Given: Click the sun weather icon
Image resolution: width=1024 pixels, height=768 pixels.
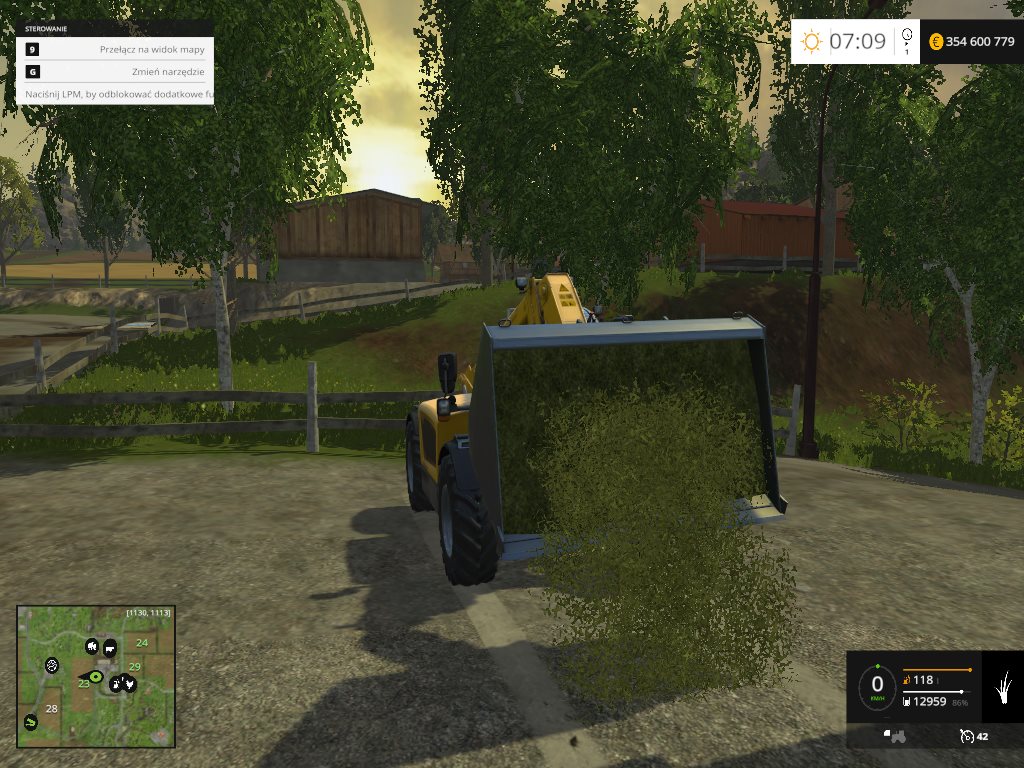Looking at the screenshot, I should tap(810, 42).
